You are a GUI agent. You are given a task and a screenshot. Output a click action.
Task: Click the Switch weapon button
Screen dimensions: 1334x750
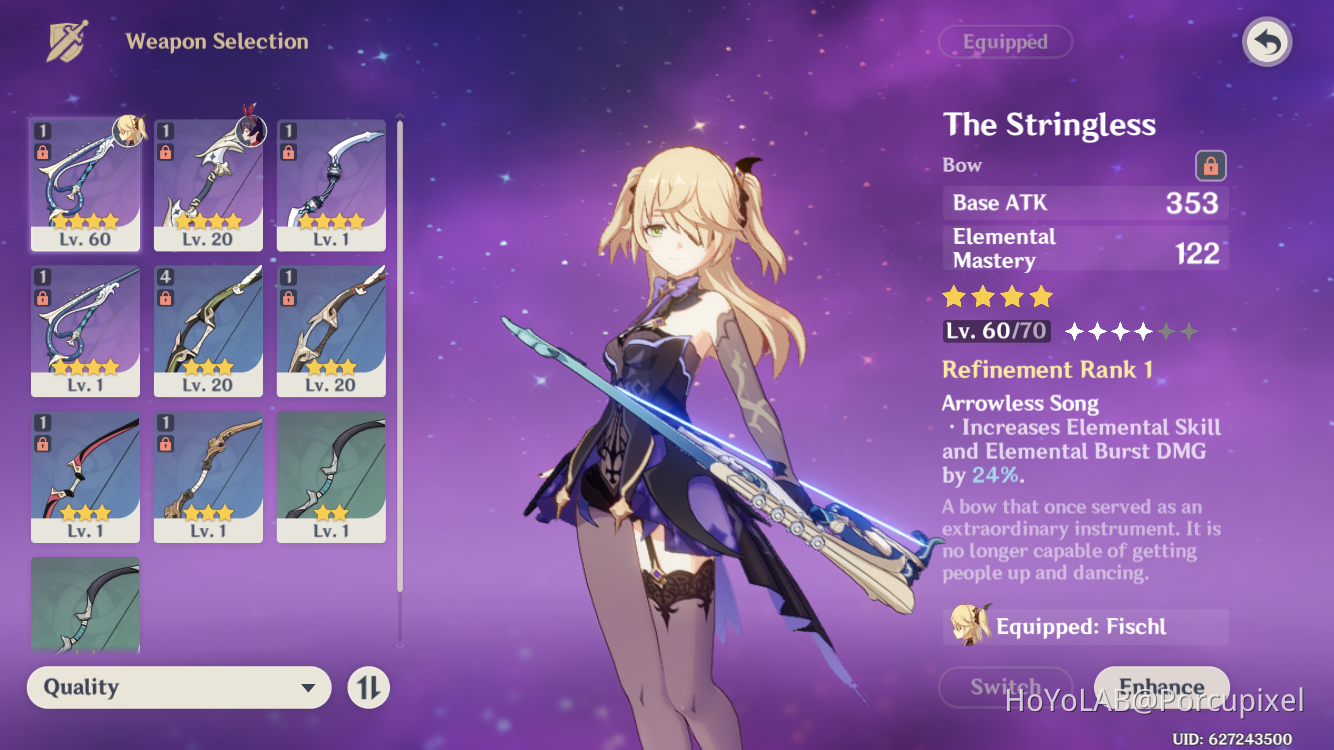pos(1005,687)
